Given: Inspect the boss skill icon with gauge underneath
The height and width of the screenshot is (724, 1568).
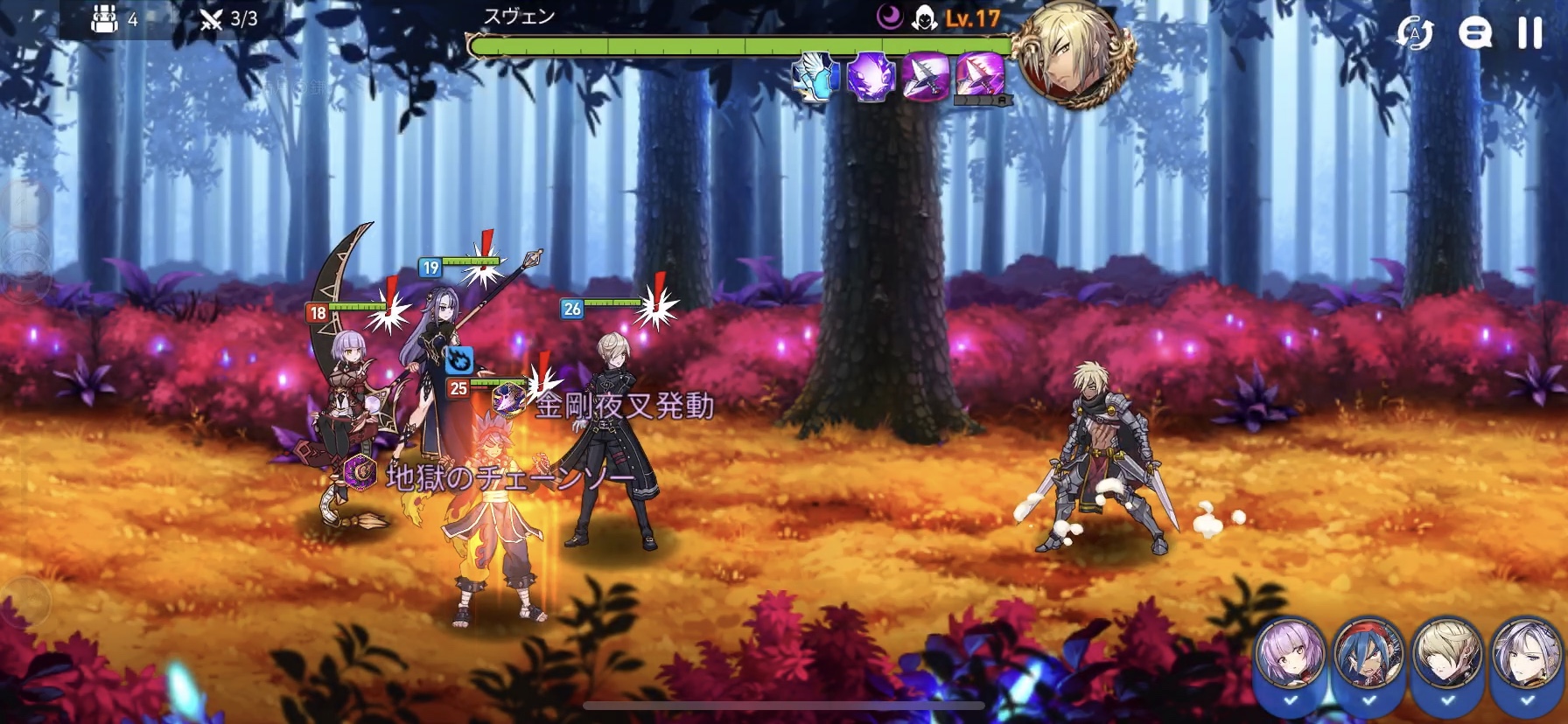Looking at the screenshot, I should [980, 76].
